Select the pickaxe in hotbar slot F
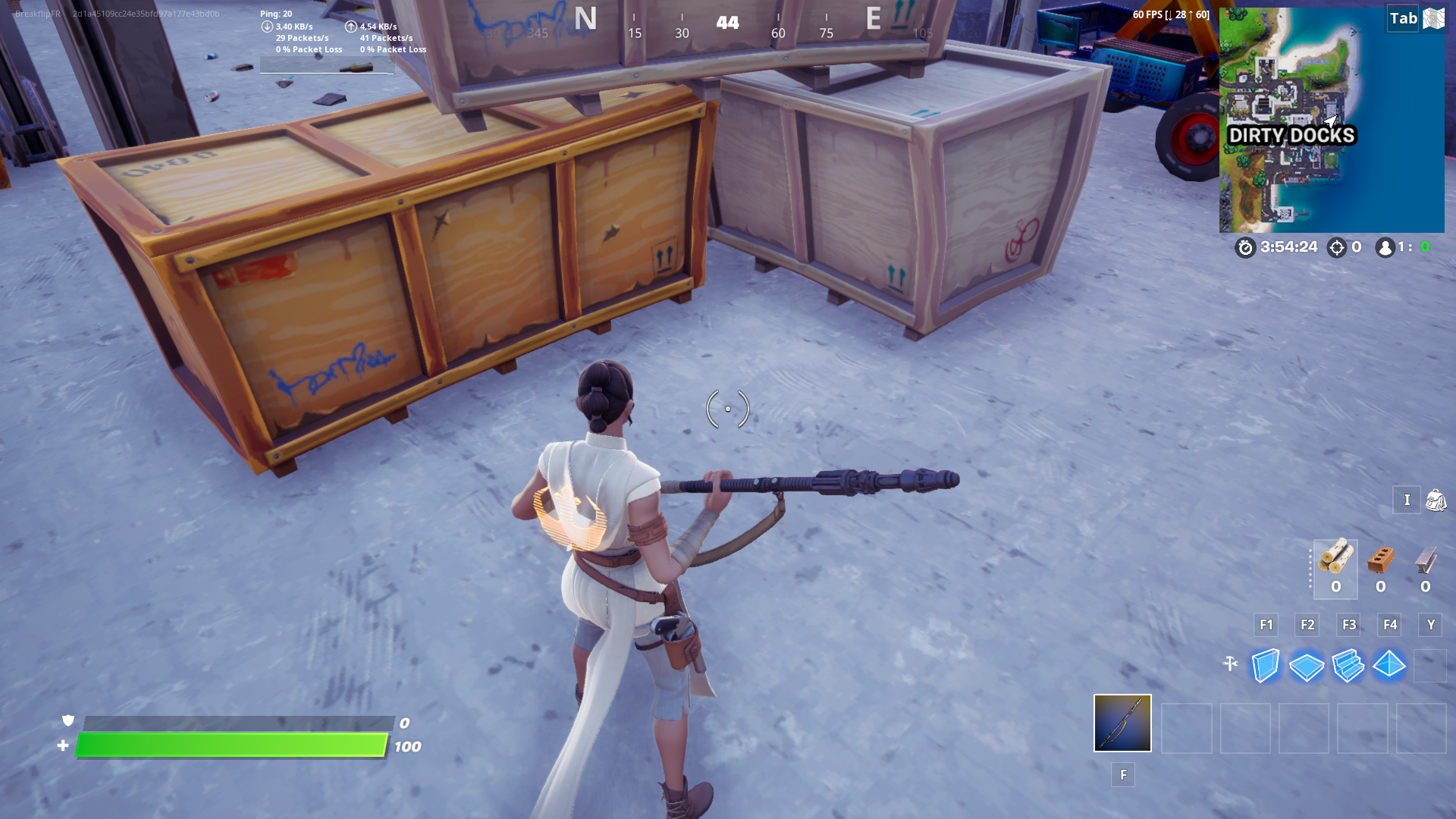This screenshot has height=819, width=1456. 1122,723
